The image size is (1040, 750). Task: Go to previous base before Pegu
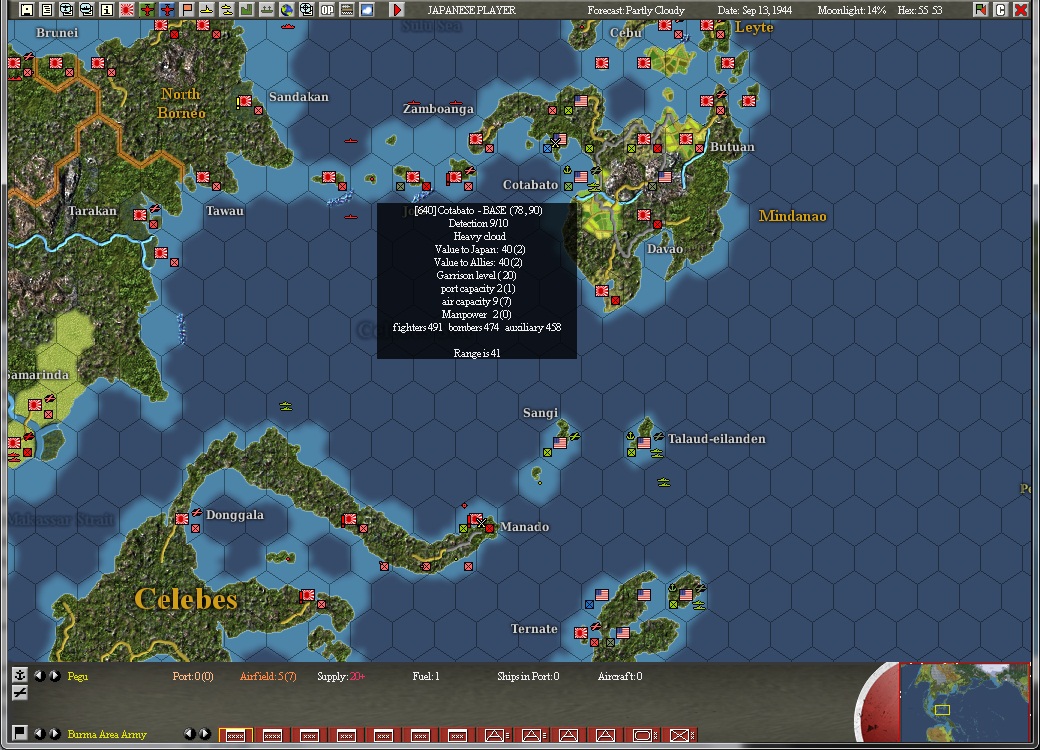tap(40, 676)
